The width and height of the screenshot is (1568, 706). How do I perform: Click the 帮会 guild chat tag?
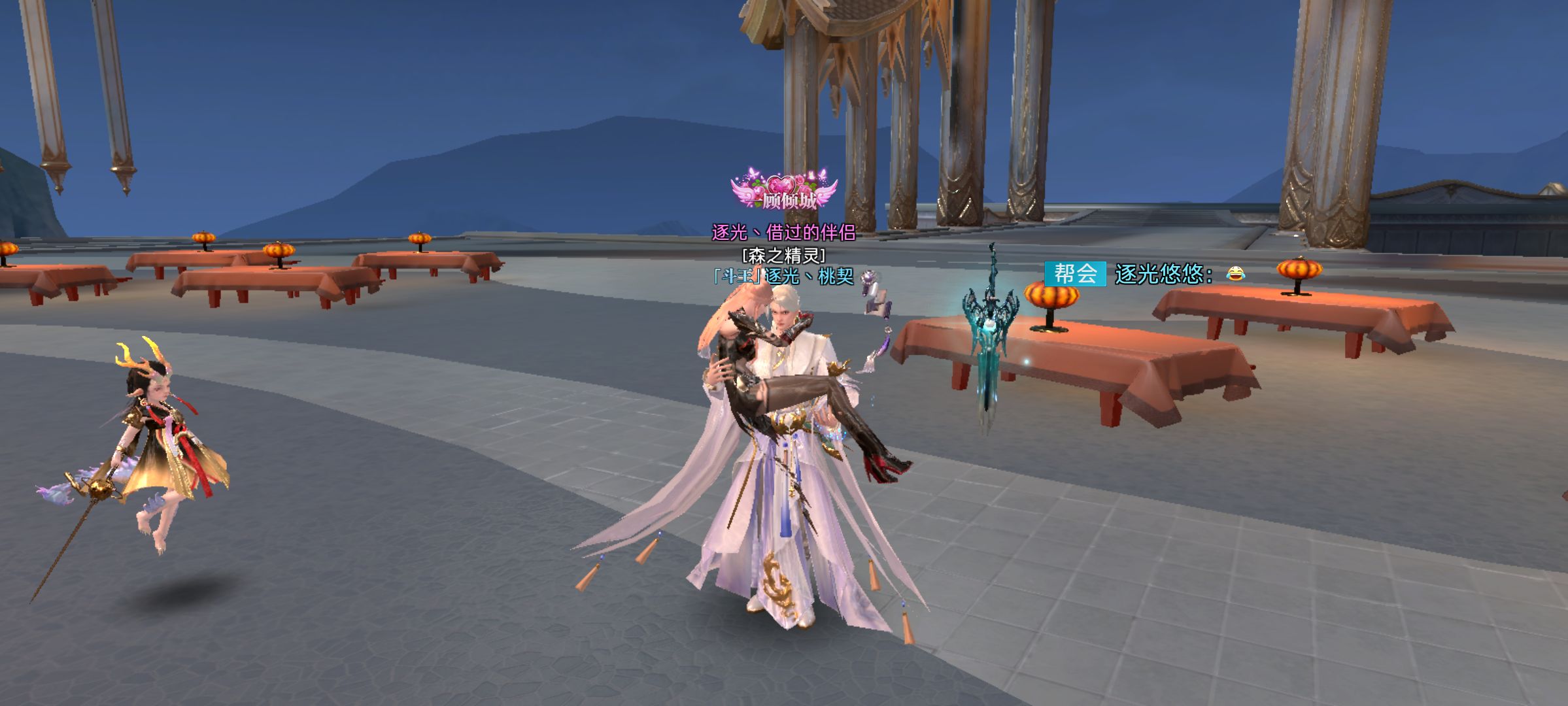(1075, 274)
